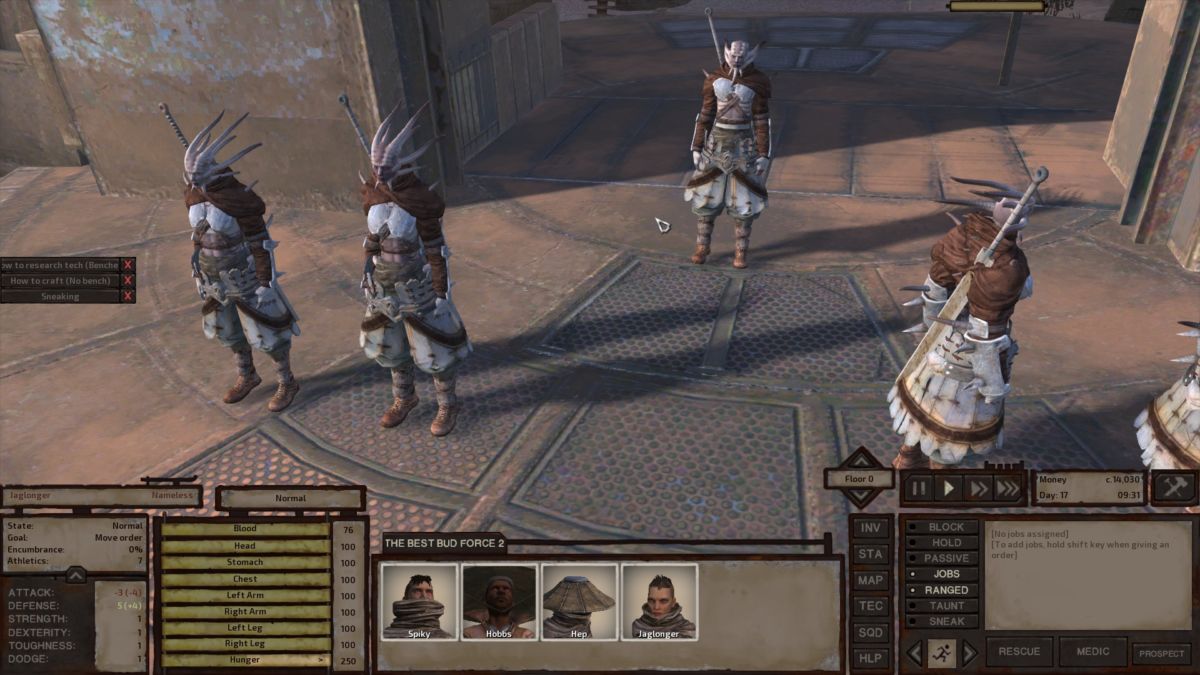Choose Hep's portrait with straw hat

click(x=579, y=600)
